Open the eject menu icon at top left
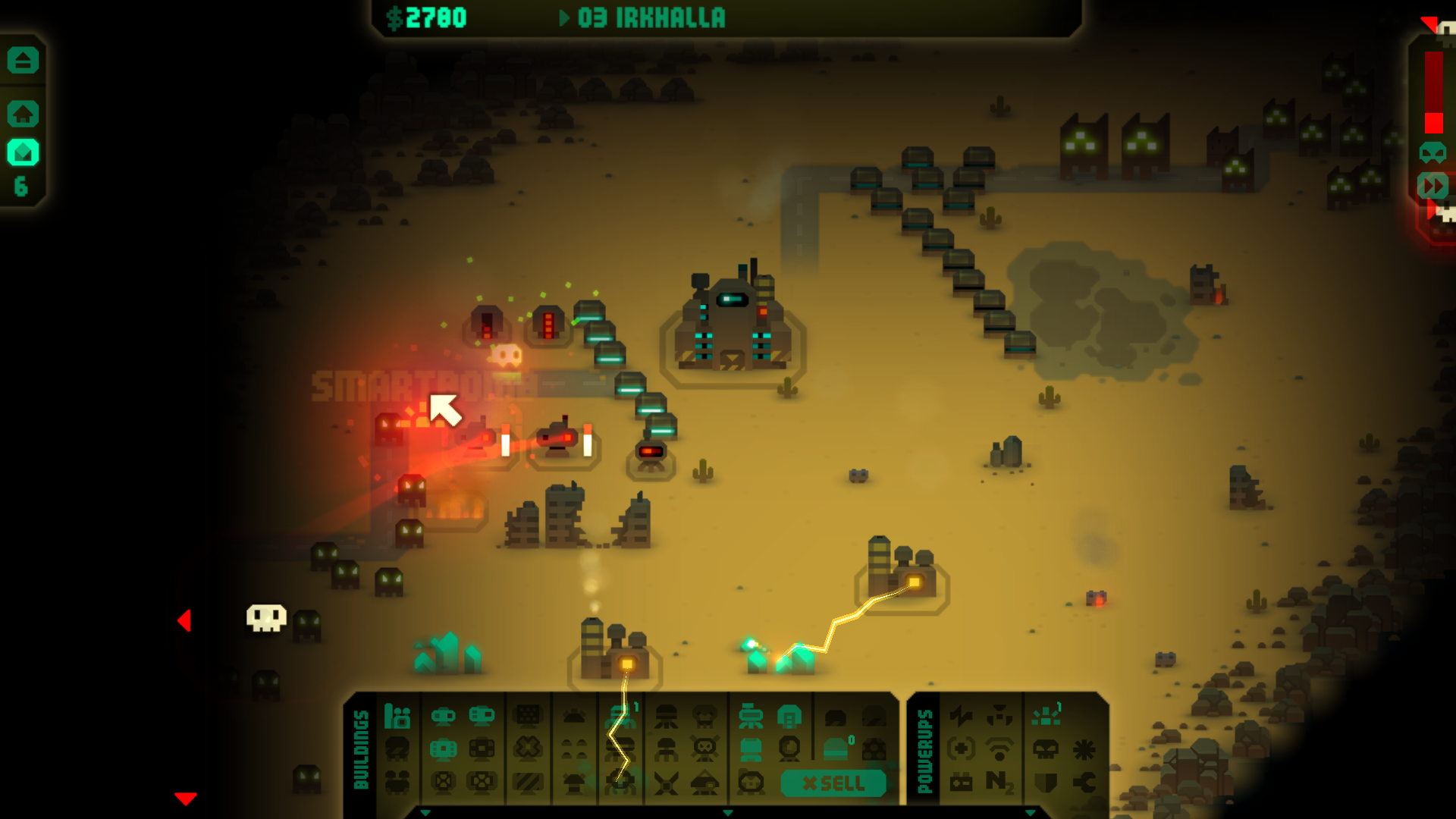 23,60
